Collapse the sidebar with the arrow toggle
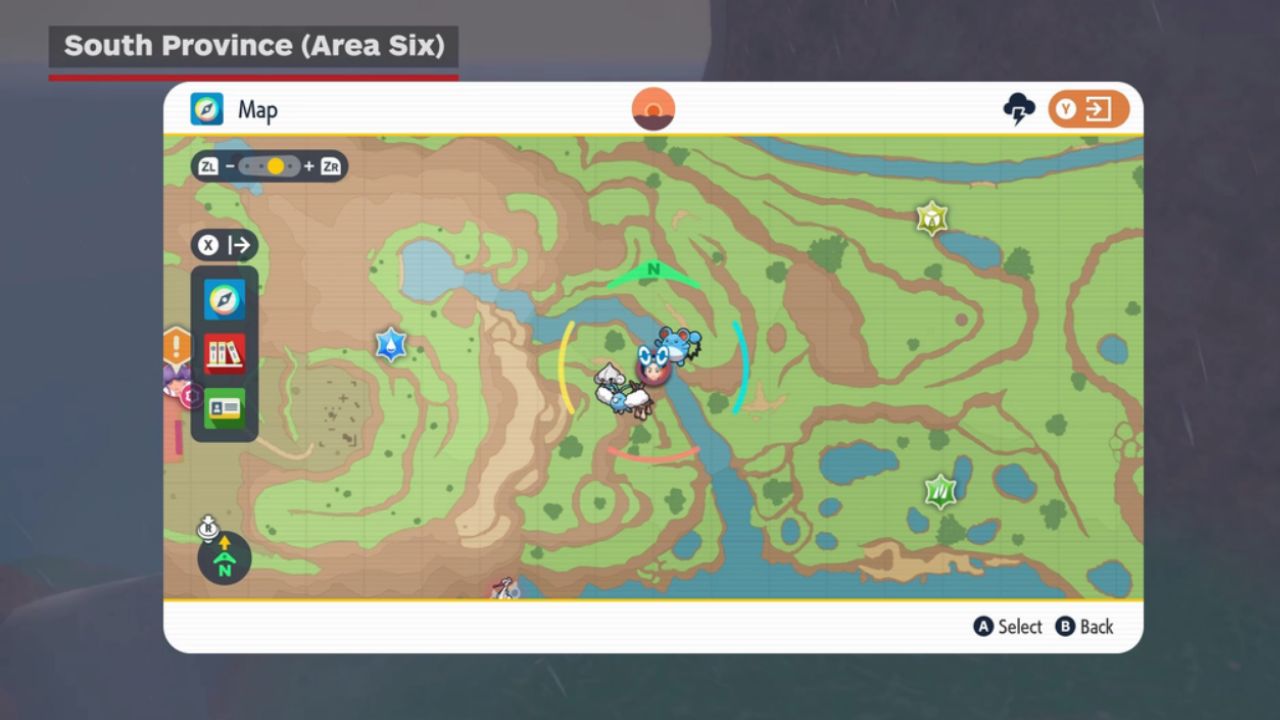The height and width of the screenshot is (720, 1280). [224, 245]
